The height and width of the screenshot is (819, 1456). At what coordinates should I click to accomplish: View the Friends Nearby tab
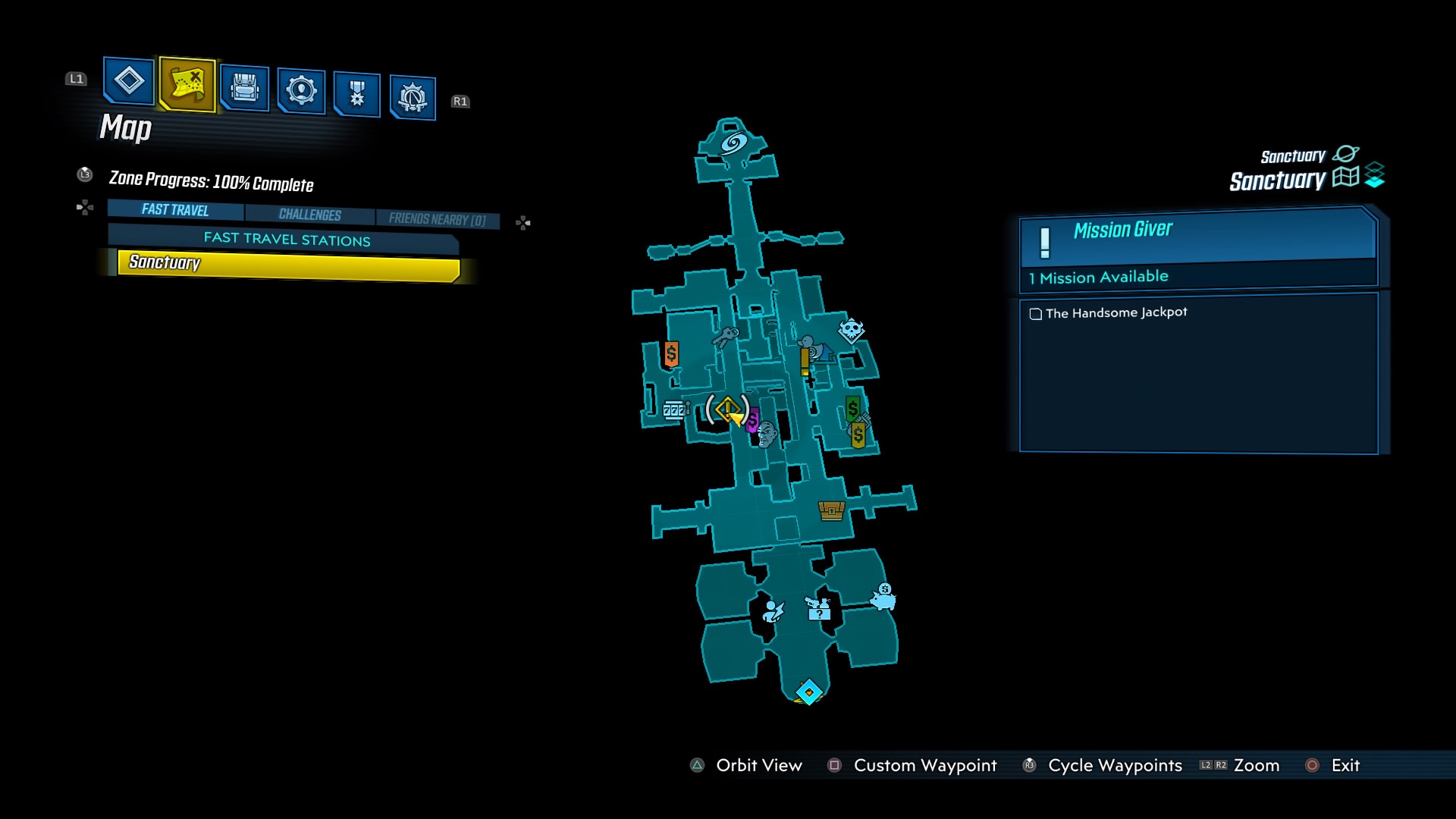[437, 219]
